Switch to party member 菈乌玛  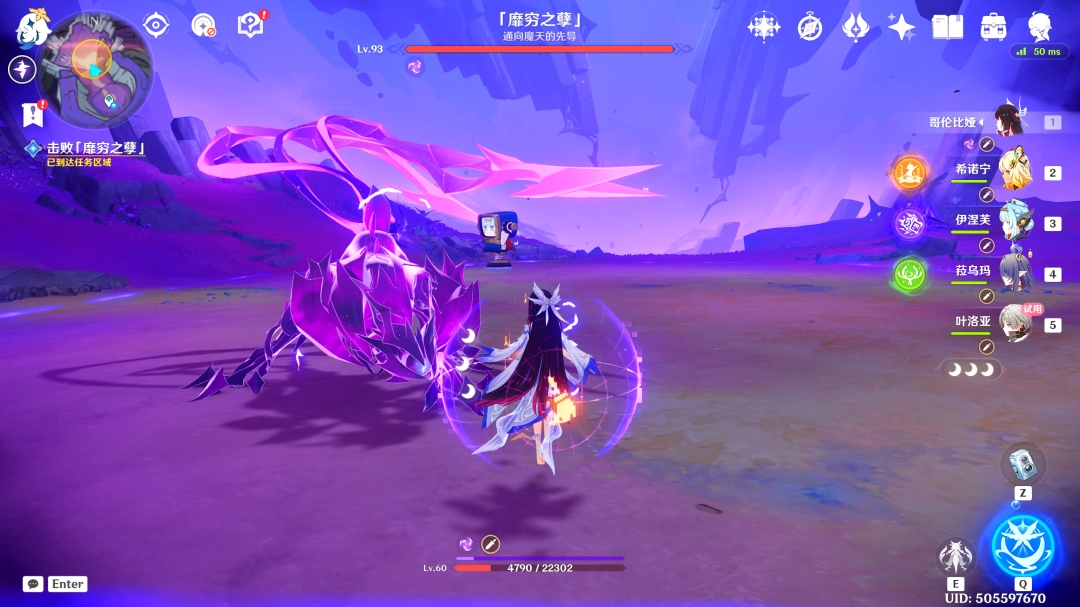[x=1014, y=274]
